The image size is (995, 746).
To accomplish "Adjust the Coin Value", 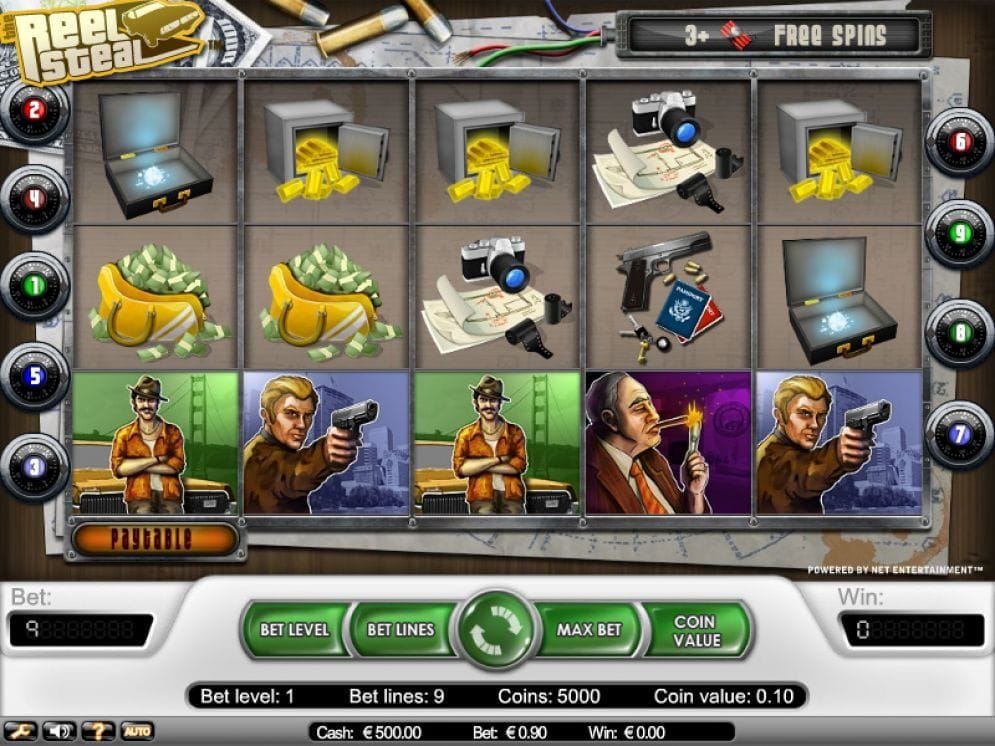I will point(696,630).
